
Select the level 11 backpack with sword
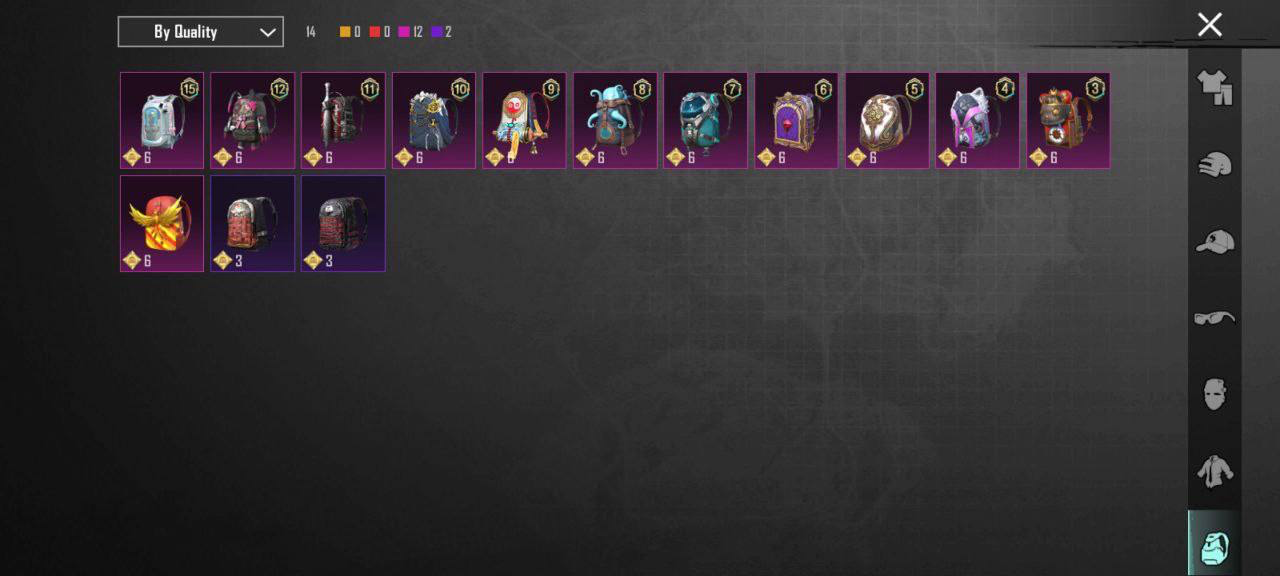[343, 120]
